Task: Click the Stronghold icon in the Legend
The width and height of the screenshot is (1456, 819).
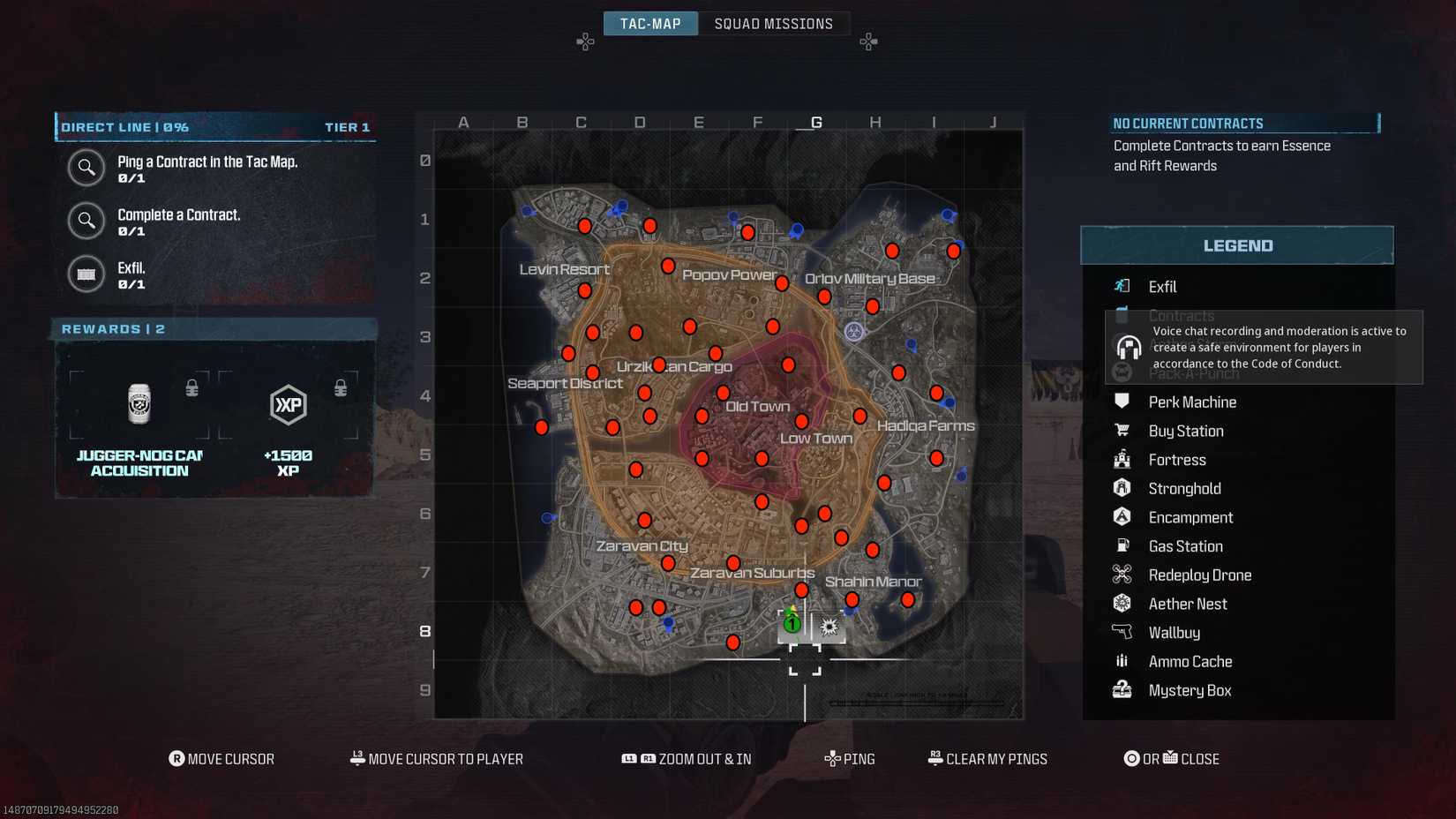Action: click(x=1122, y=488)
